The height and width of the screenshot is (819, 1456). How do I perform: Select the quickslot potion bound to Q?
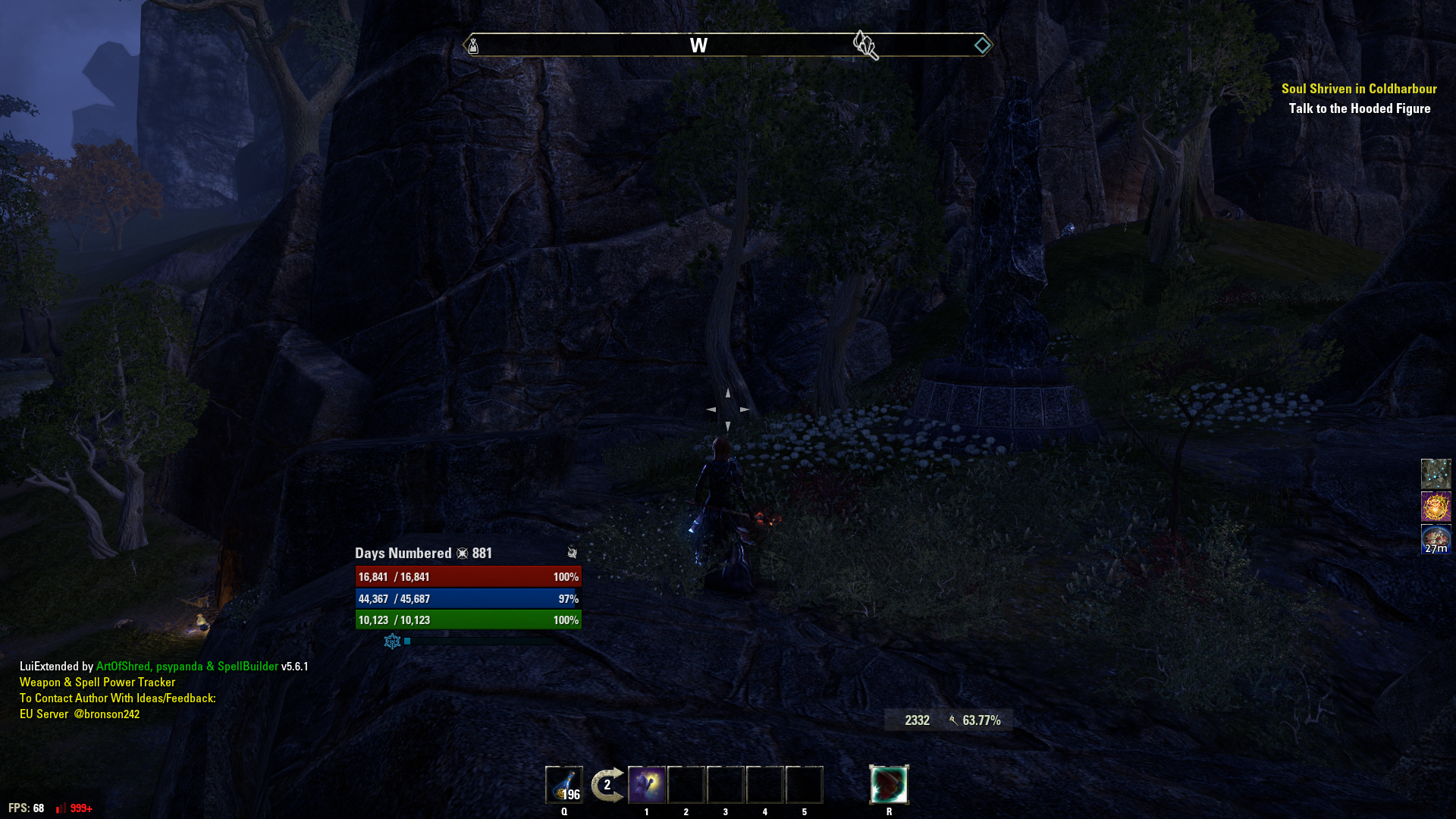564,784
